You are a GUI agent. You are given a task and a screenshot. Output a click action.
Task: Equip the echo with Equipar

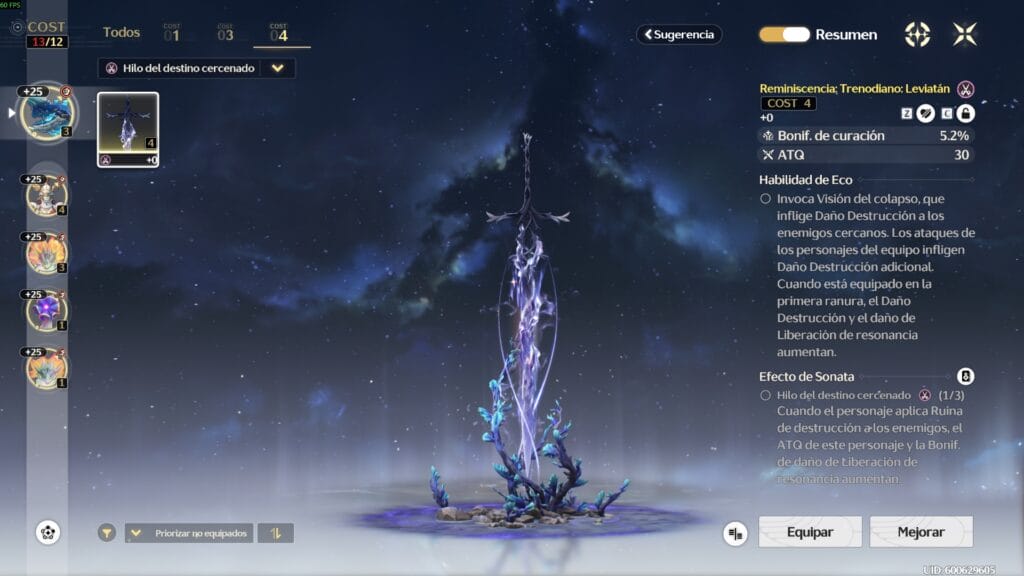point(810,532)
